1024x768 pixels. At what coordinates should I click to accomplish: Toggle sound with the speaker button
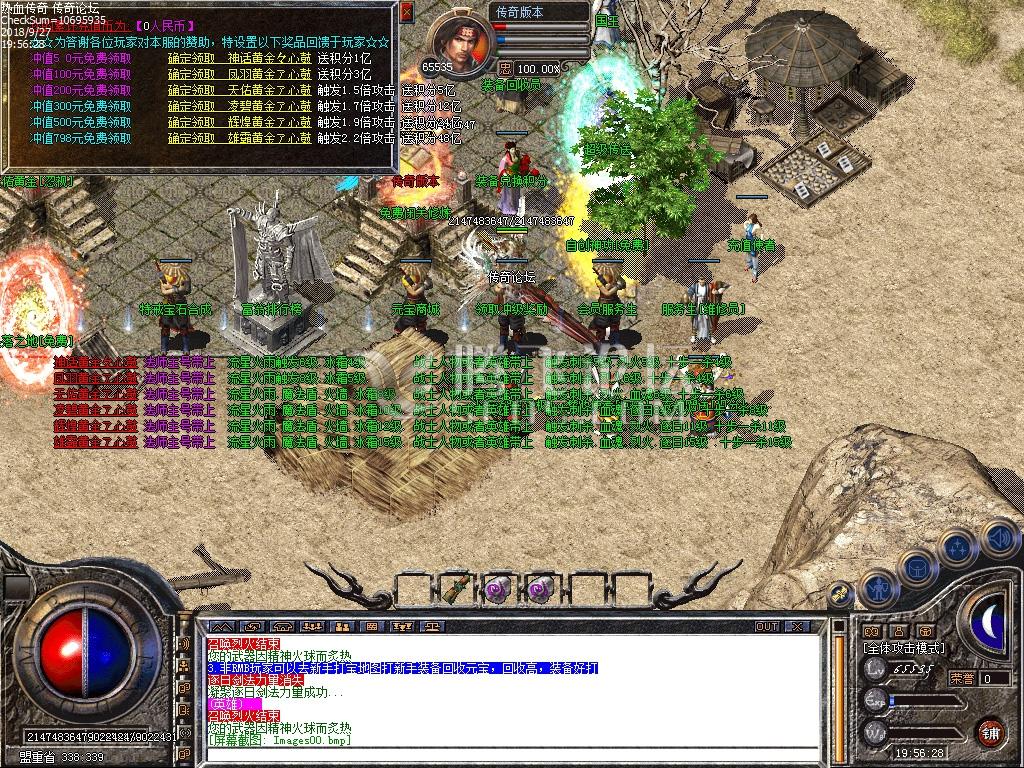point(998,536)
